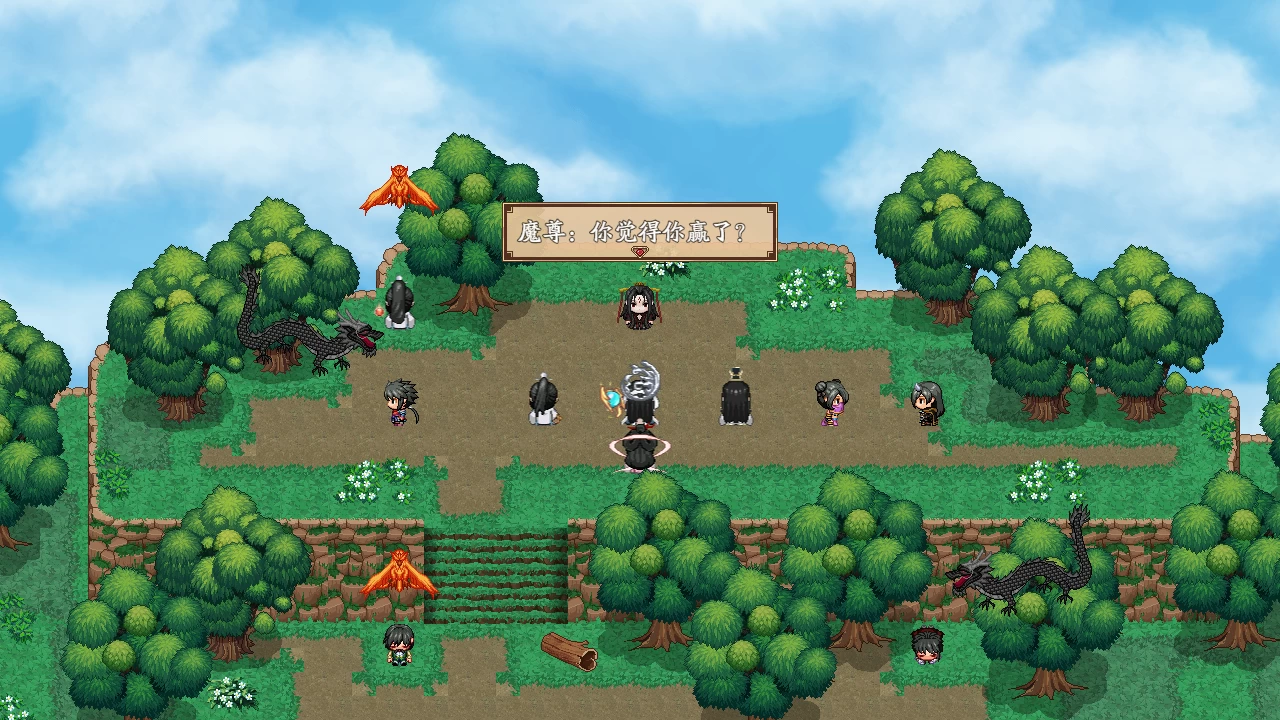This screenshot has width=1280, height=720.
Task: Select the demon lord character below the dialogue box
Action: point(640,310)
